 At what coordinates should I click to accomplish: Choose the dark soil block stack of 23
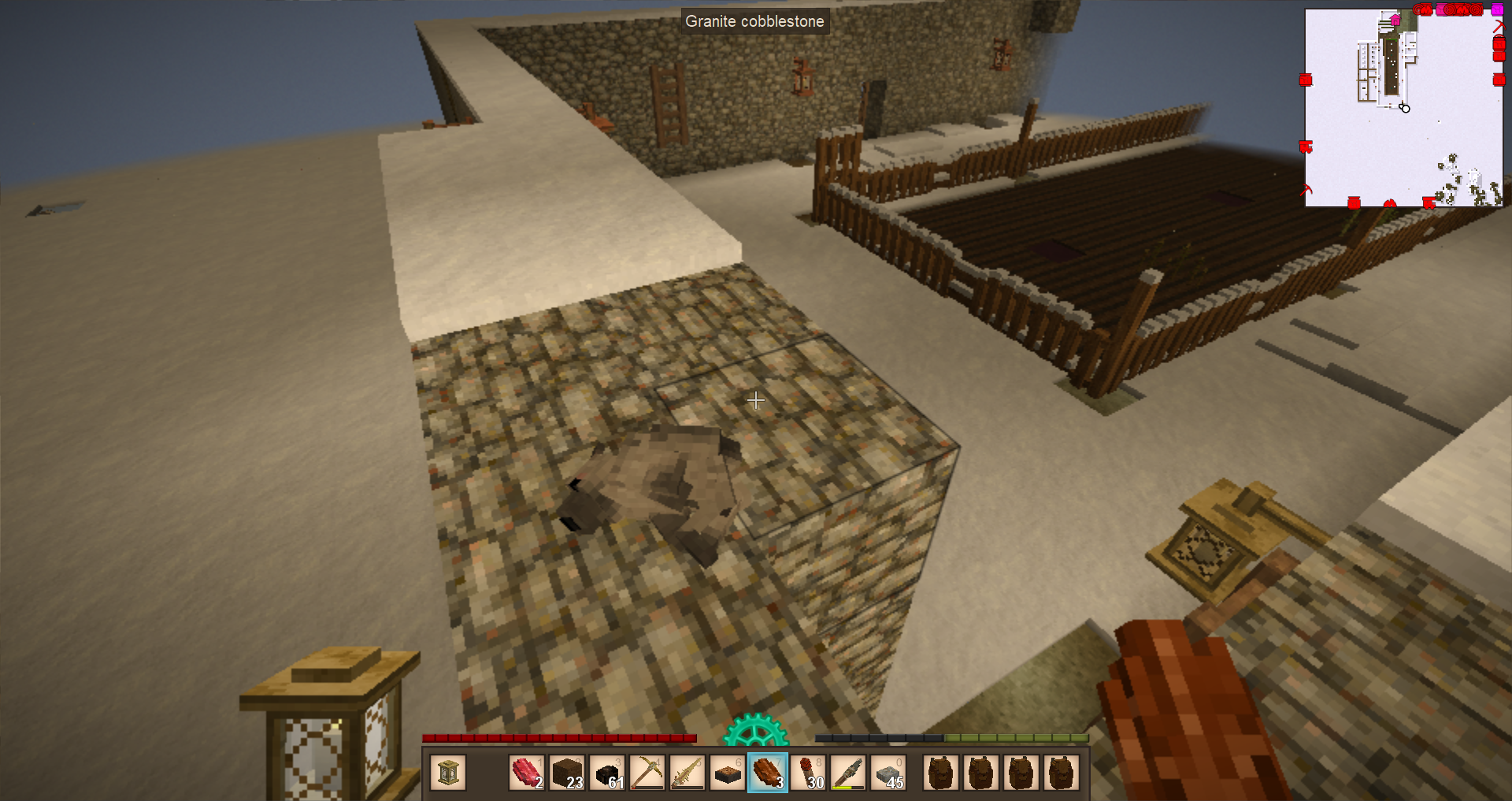pos(567,773)
